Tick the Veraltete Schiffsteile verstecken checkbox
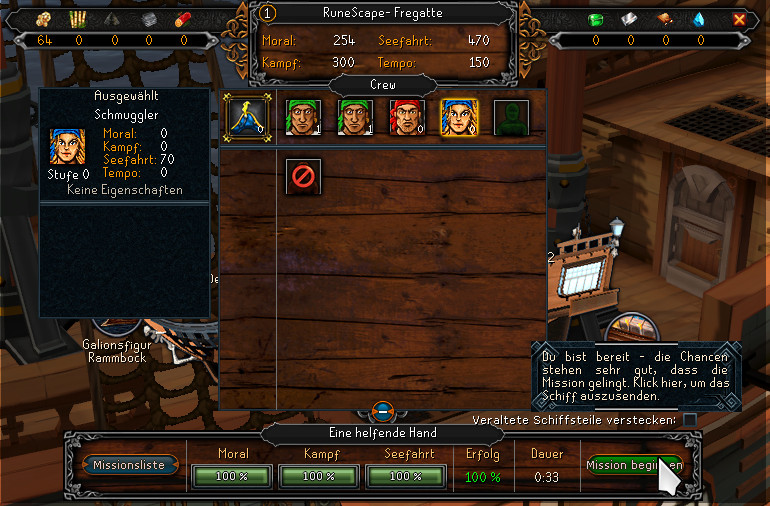This screenshot has width=770, height=506. coord(690,419)
